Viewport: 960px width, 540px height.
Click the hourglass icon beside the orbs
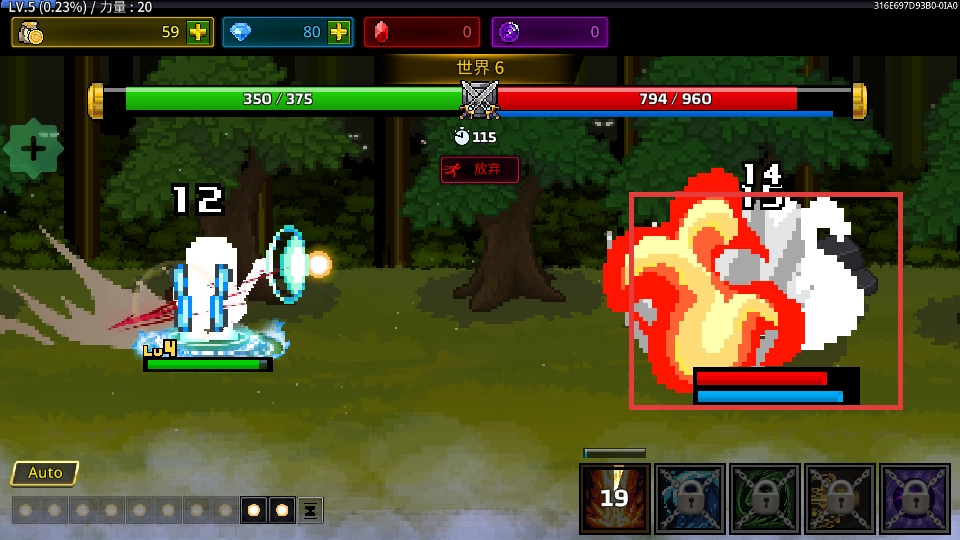[310, 510]
